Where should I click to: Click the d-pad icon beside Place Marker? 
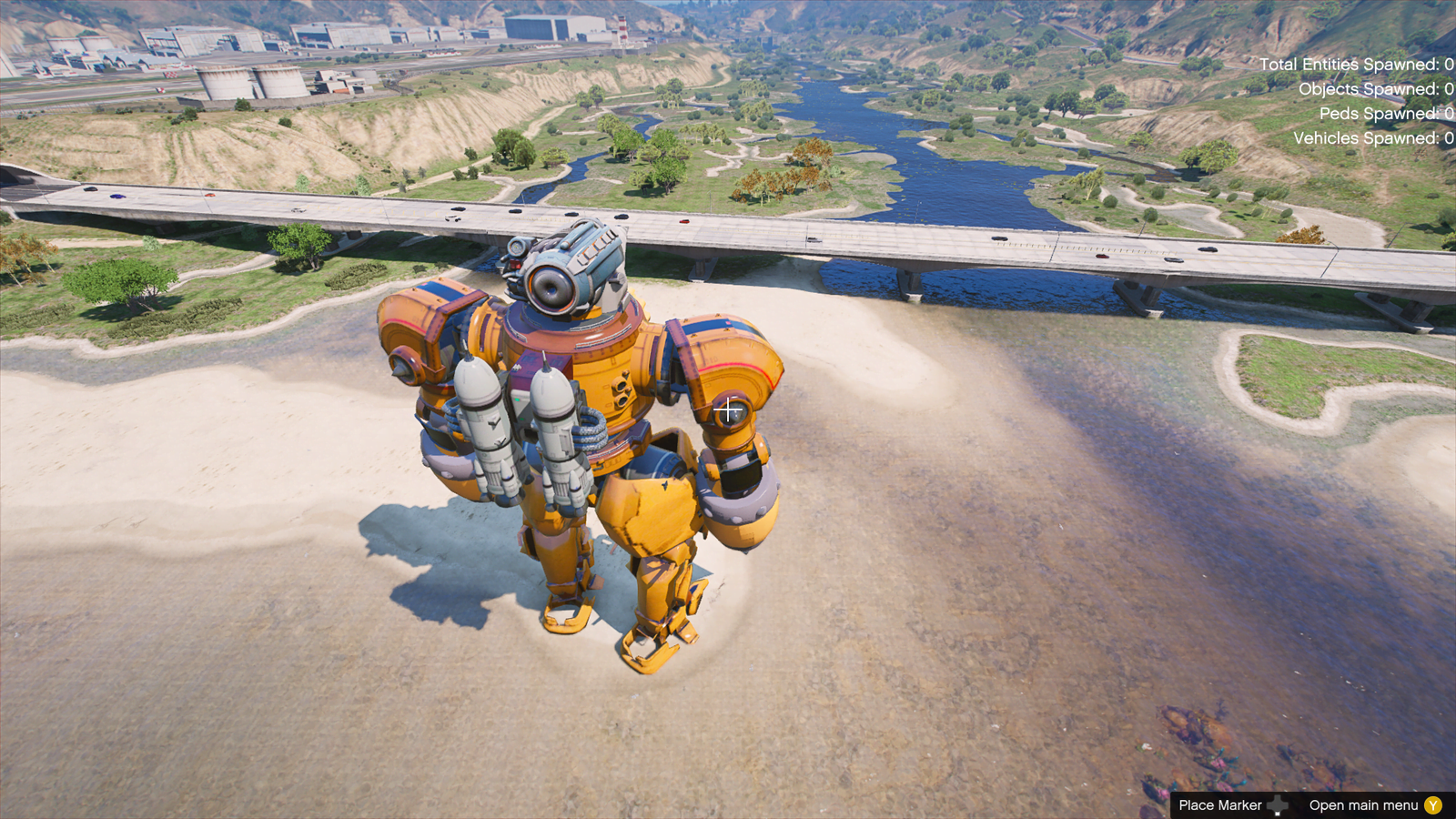1278,805
